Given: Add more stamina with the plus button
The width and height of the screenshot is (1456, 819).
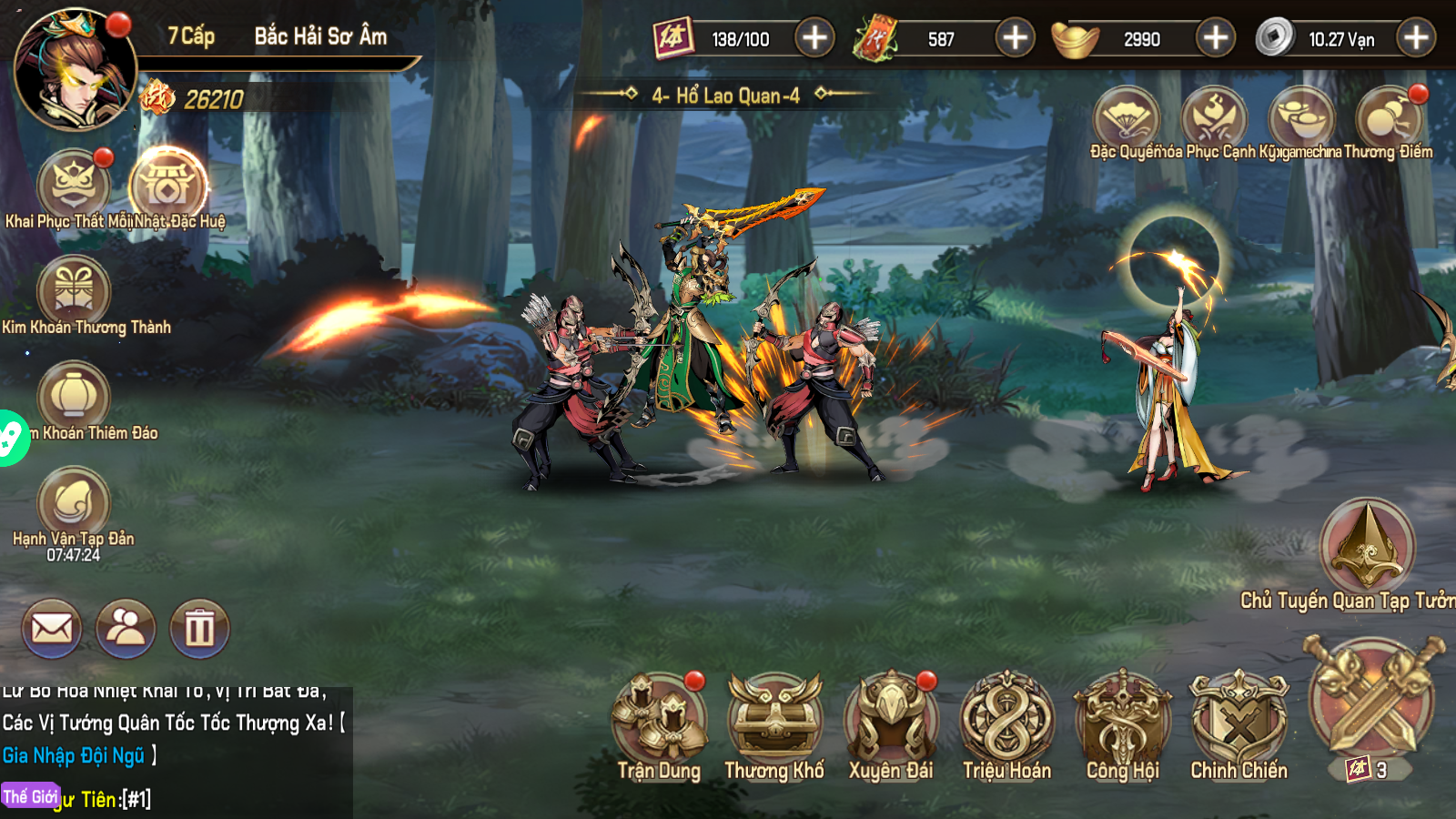Looking at the screenshot, I should pyautogui.click(x=814, y=38).
